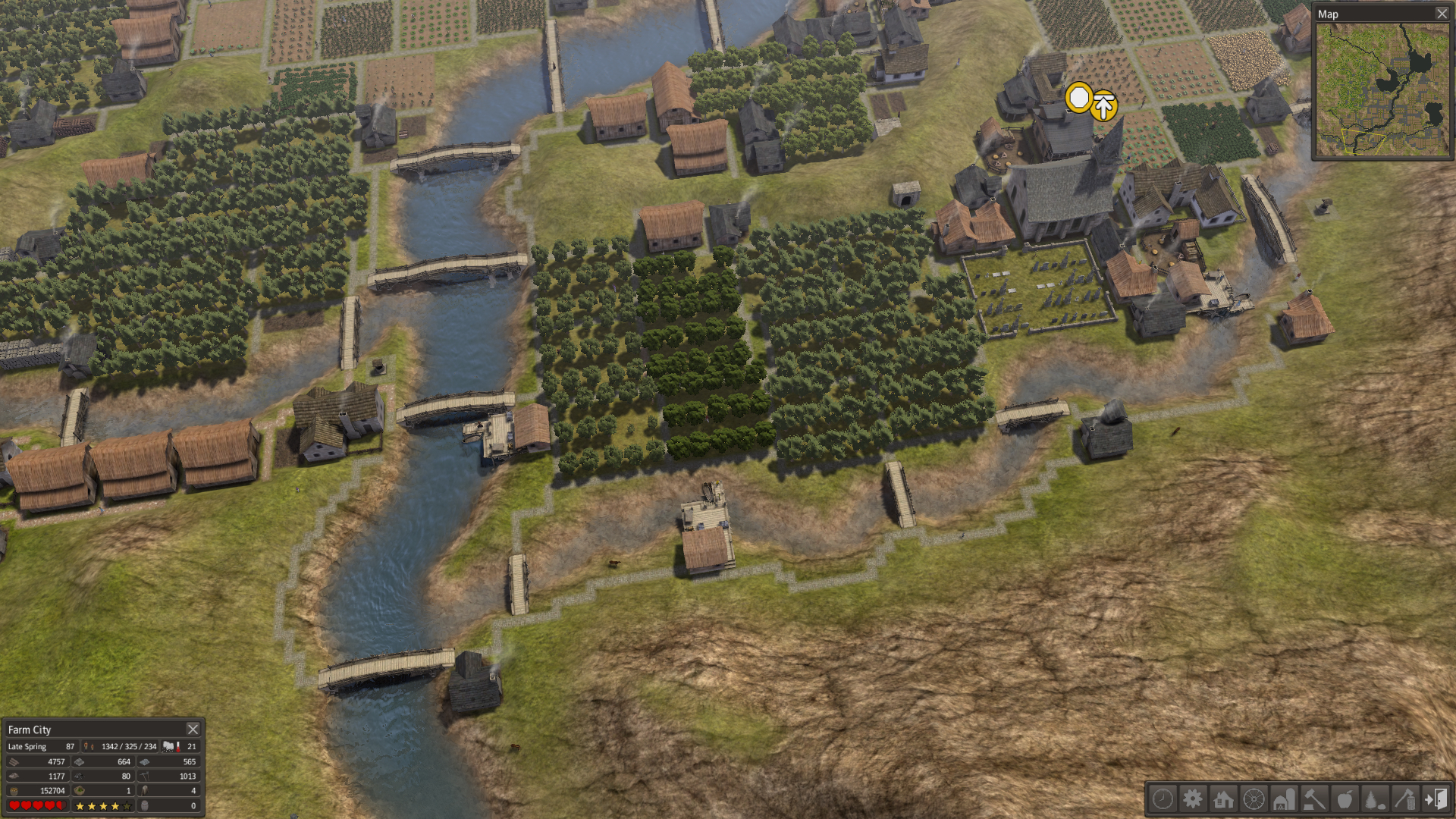Open the clock game-speed toolbar button
The image size is (1456, 819).
pyautogui.click(x=1163, y=799)
